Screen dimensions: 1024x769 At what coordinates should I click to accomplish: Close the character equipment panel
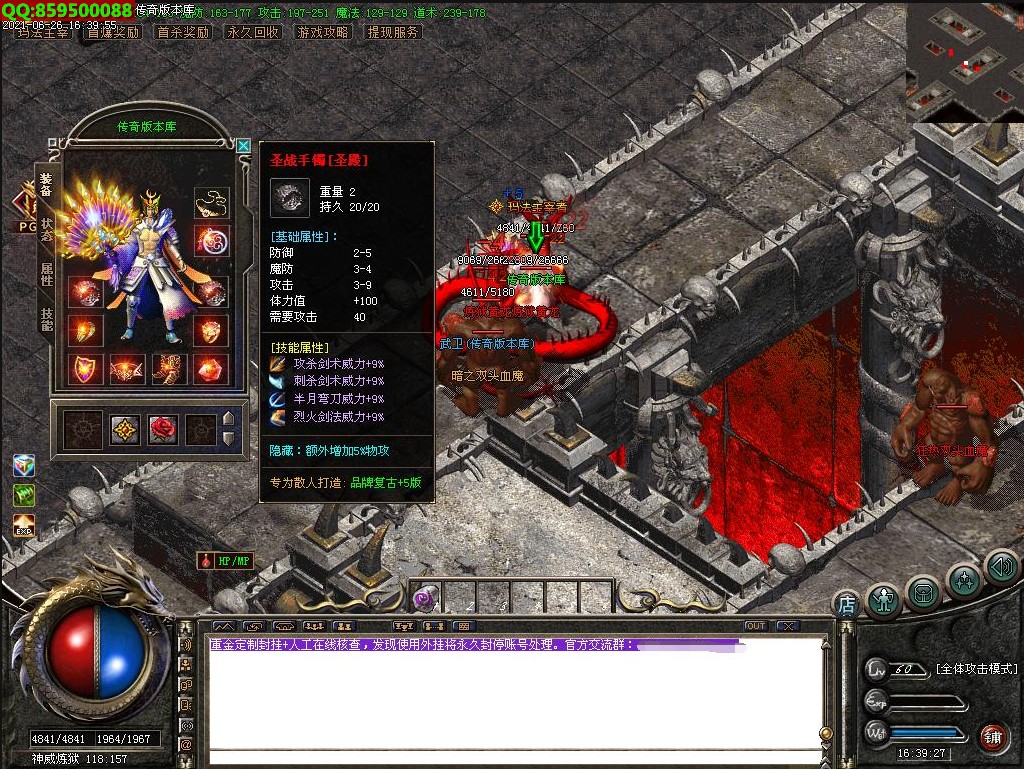pyautogui.click(x=243, y=146)
